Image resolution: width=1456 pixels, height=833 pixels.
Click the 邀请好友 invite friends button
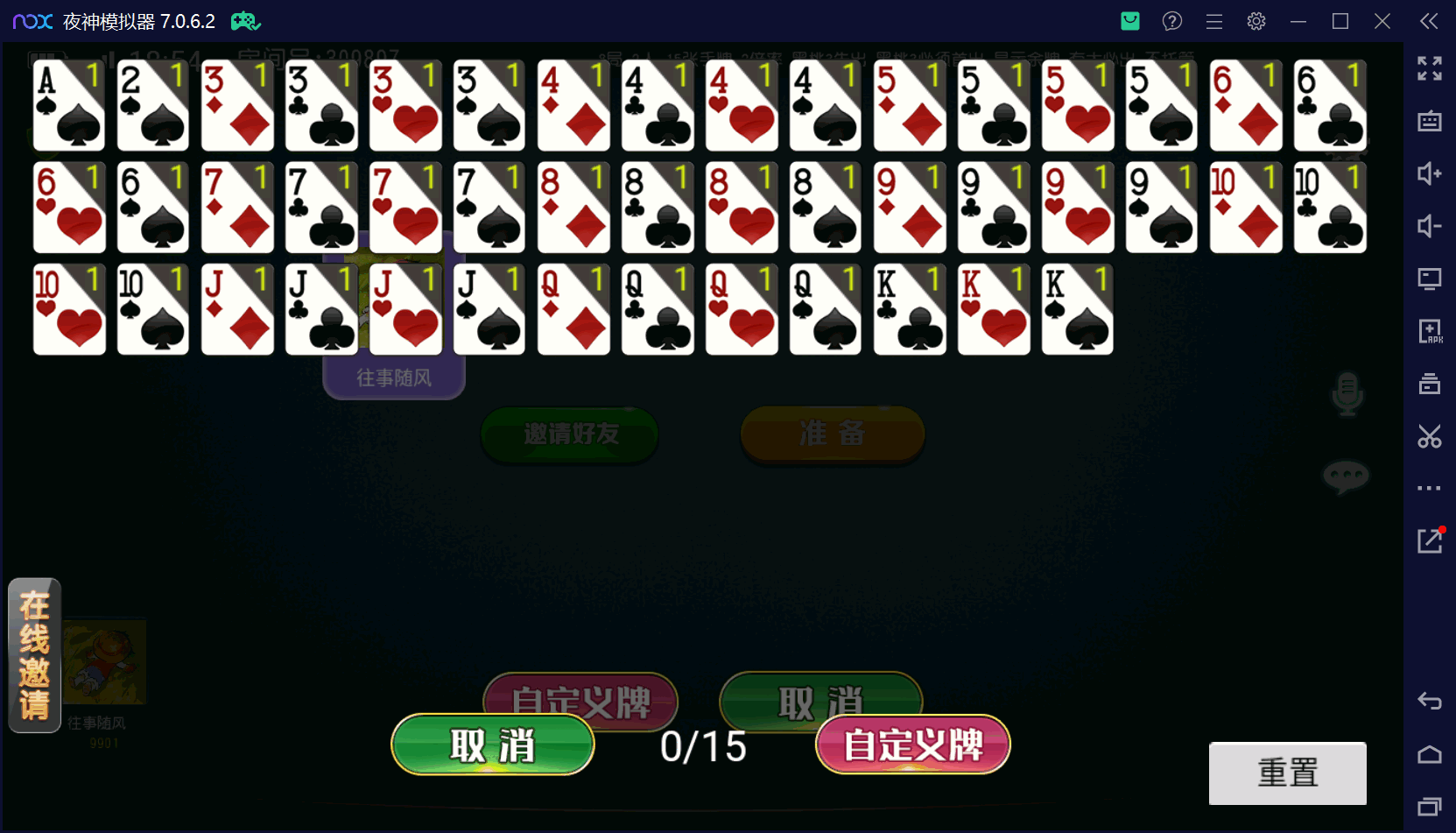[x=569, y=434]
